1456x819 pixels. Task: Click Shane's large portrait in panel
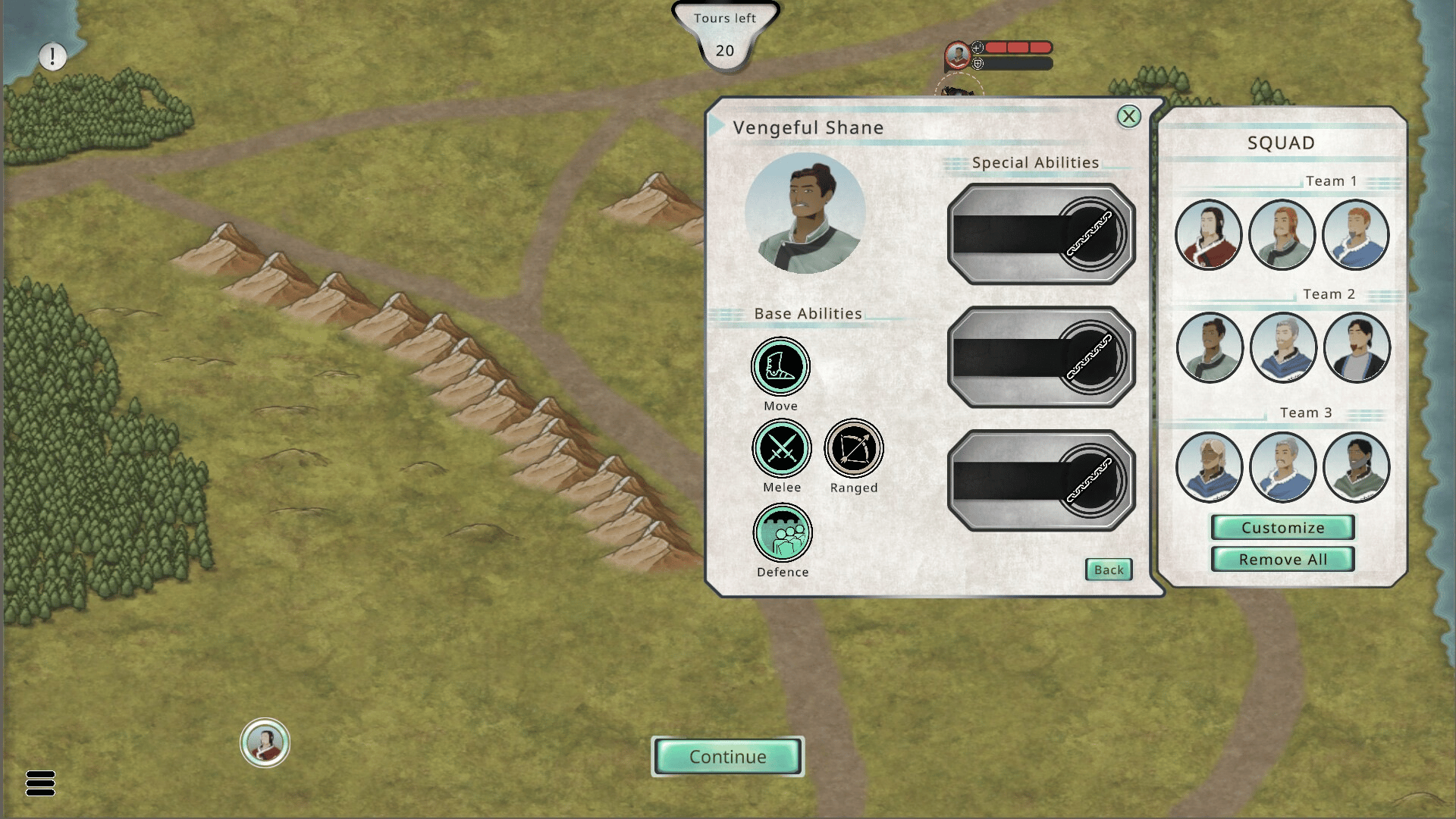coord(805,213)
